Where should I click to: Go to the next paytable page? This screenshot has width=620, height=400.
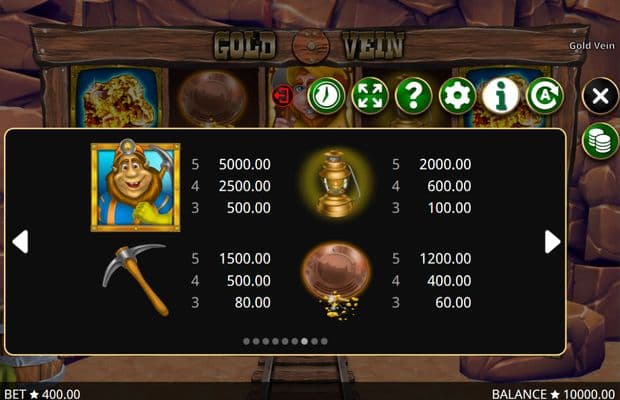pos(552,241)
